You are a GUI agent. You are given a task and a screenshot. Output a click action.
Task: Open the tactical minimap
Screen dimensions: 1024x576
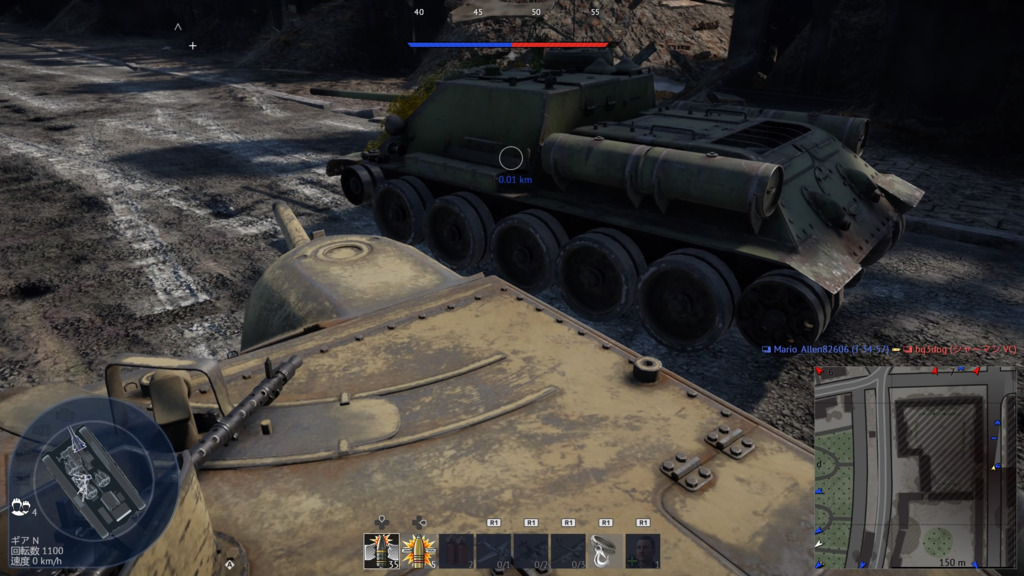coord(916,466)
